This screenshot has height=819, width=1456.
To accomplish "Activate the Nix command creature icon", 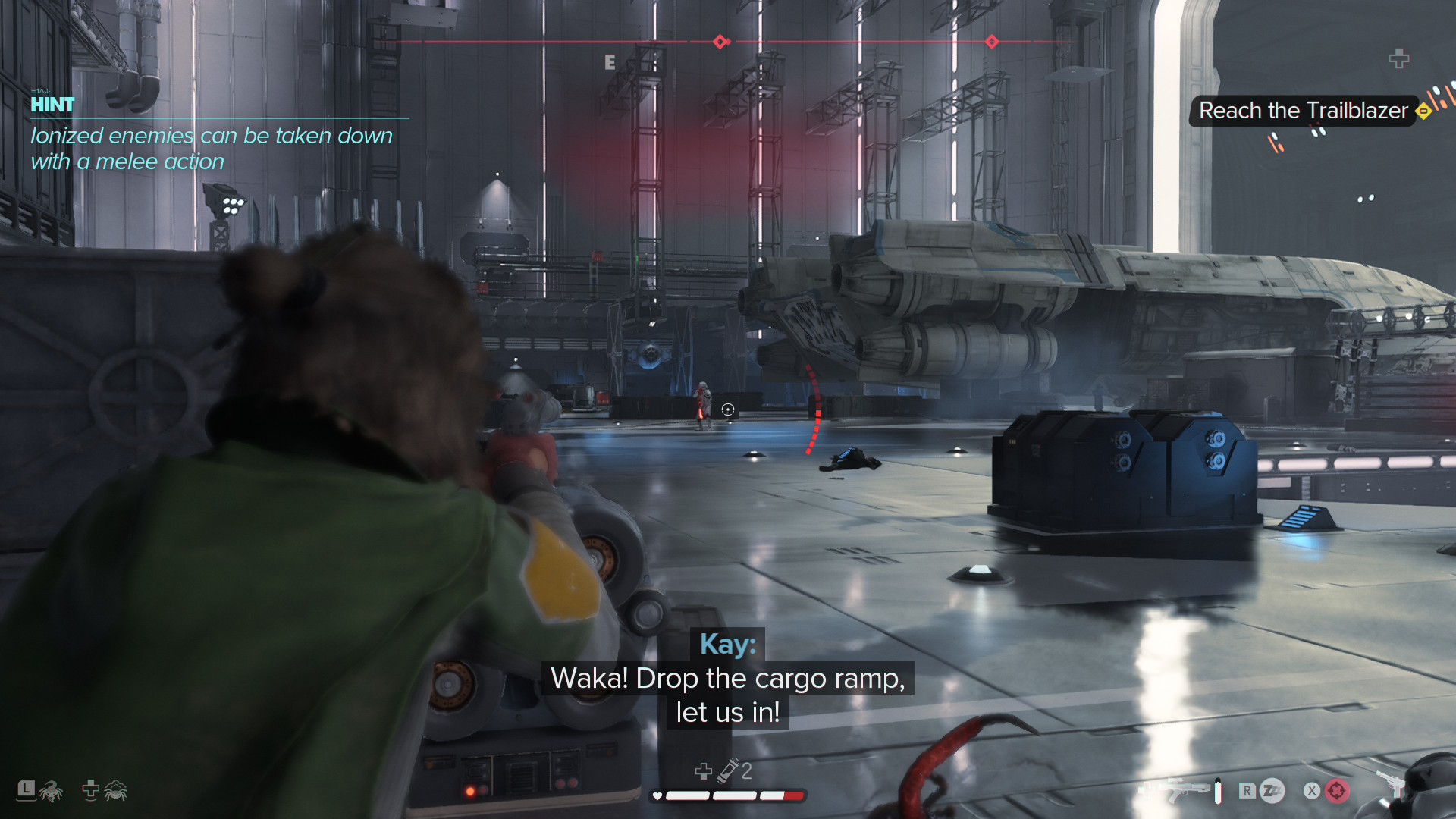I will coord(51,791).
